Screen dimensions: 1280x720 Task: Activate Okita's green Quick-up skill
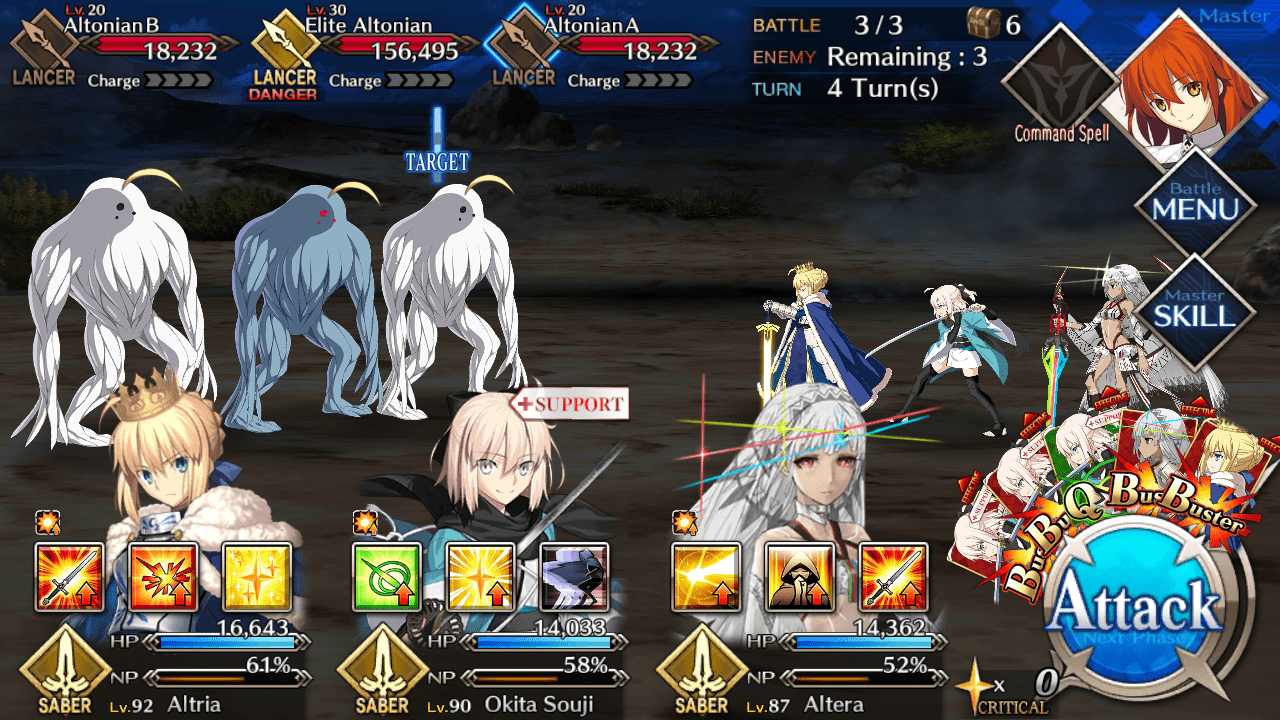(x=387, y=577)
